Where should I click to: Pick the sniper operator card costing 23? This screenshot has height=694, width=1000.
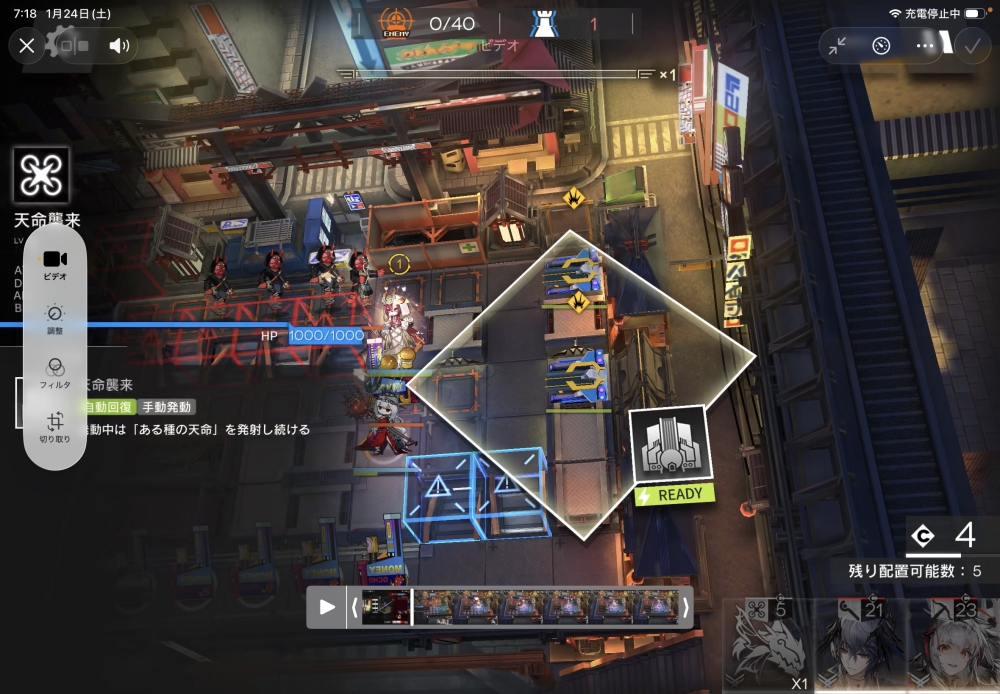click(952, 646)
